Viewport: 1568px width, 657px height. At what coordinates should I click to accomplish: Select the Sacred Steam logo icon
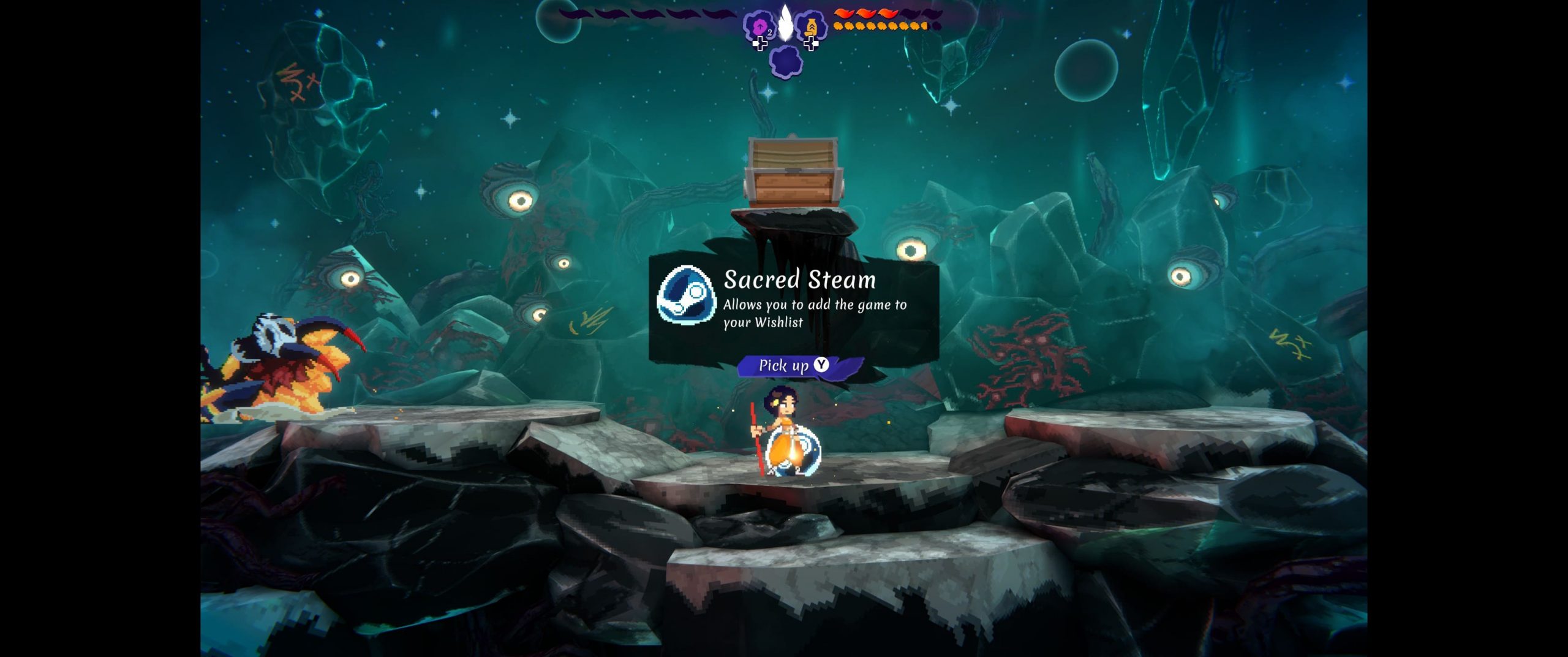coord(686,295)
